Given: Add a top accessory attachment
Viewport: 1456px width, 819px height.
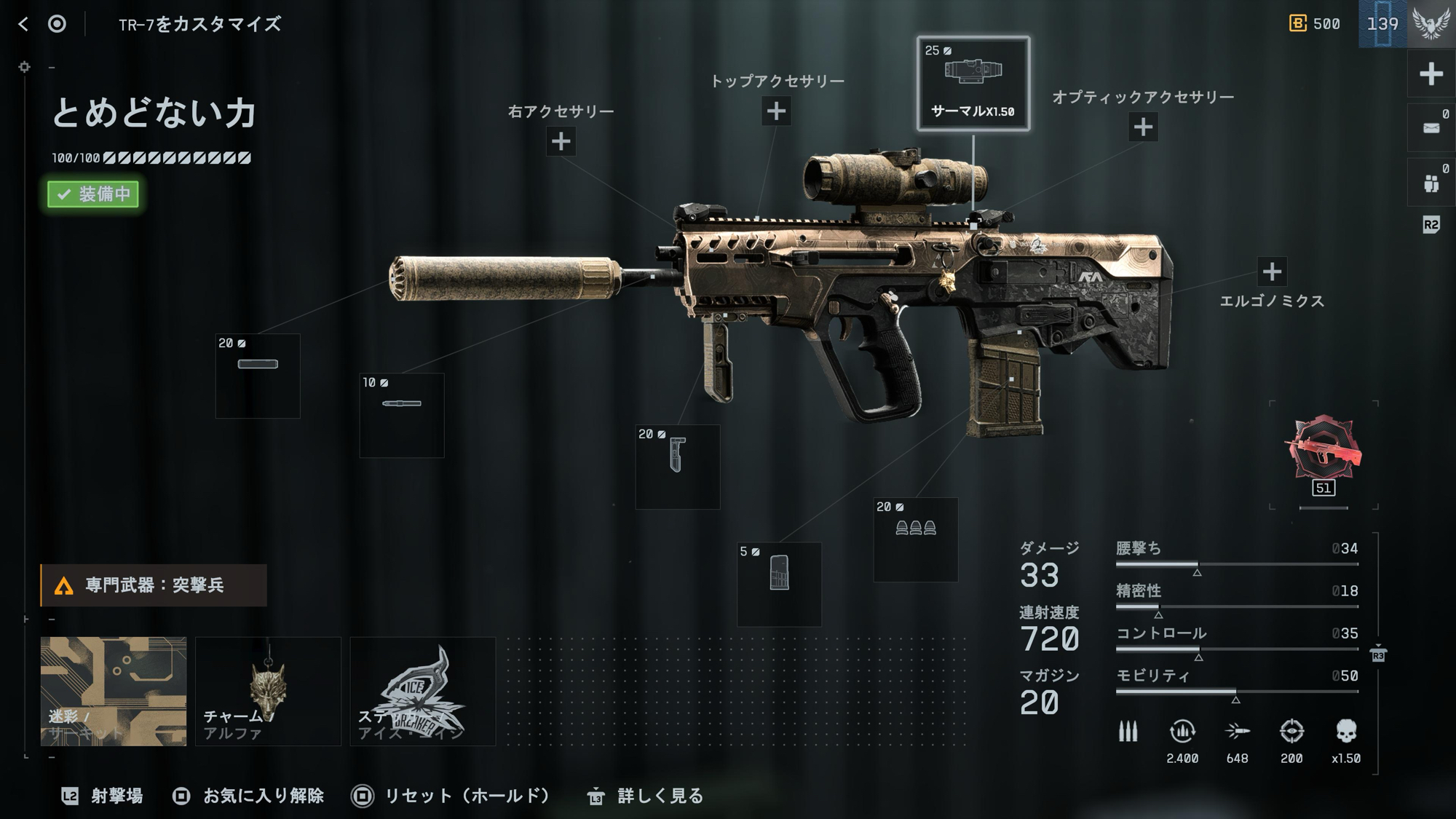Looking at the screenshot, I should click(776, 111).
